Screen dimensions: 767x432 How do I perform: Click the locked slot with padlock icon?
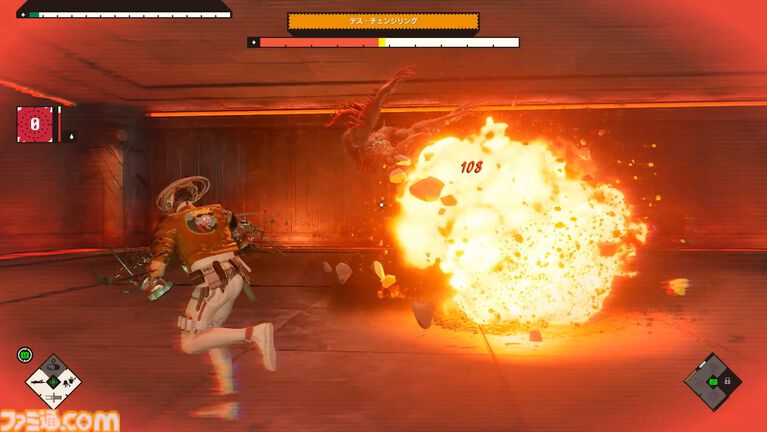click(727, 382)
